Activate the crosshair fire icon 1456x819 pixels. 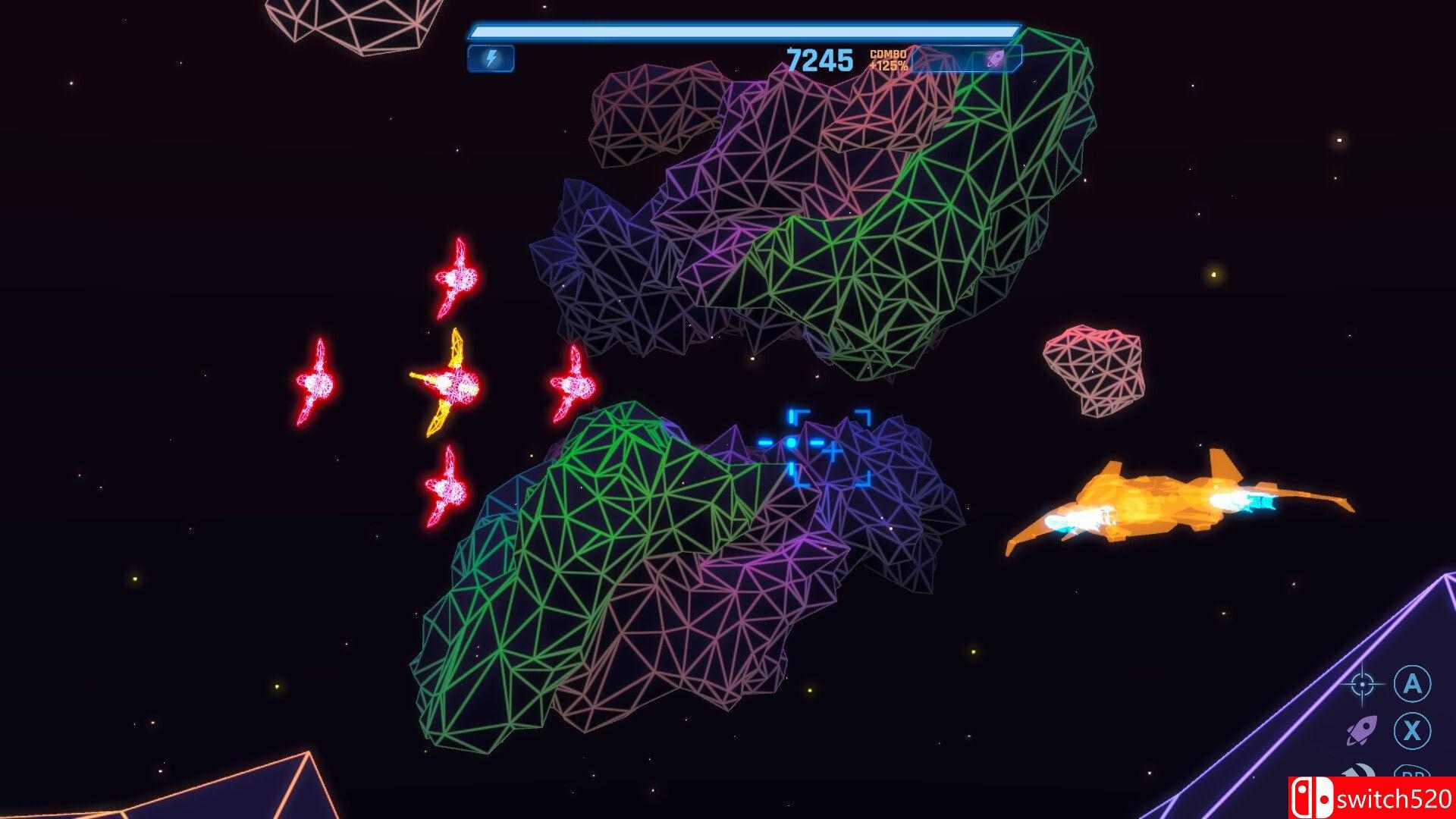tap(1362, 685)
